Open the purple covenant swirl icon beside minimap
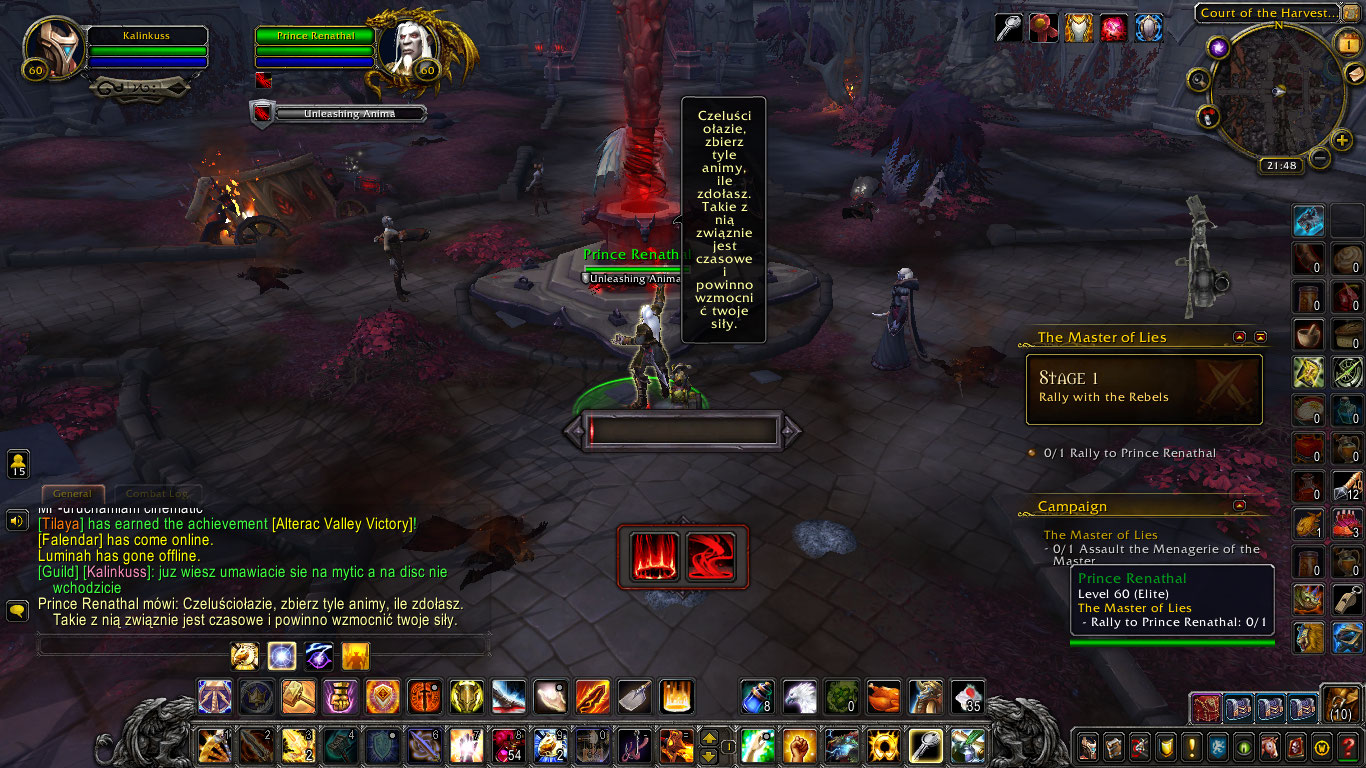 pos(1218,47)
